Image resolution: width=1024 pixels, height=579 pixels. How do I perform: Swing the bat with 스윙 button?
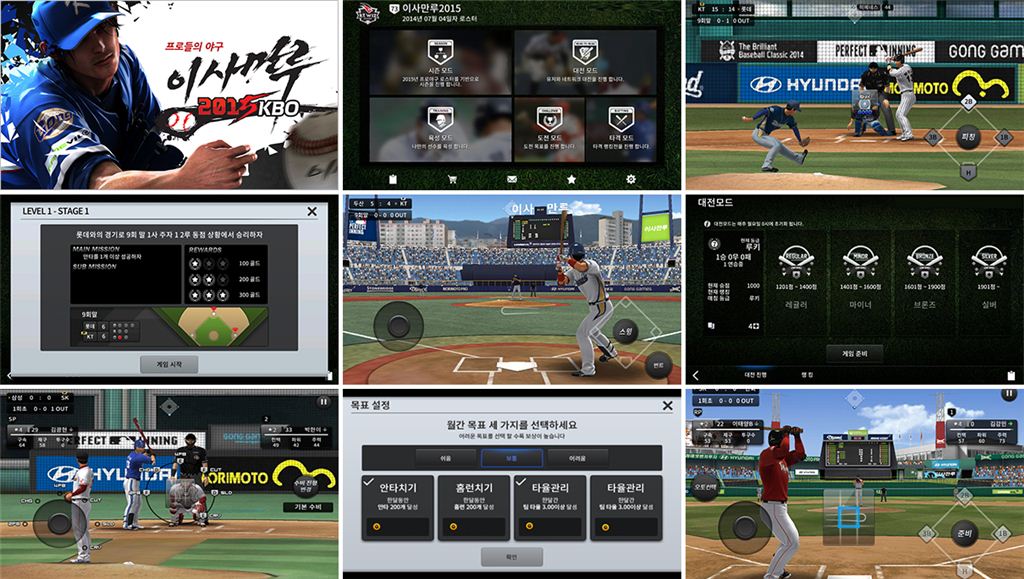click(x=626, y=330)
